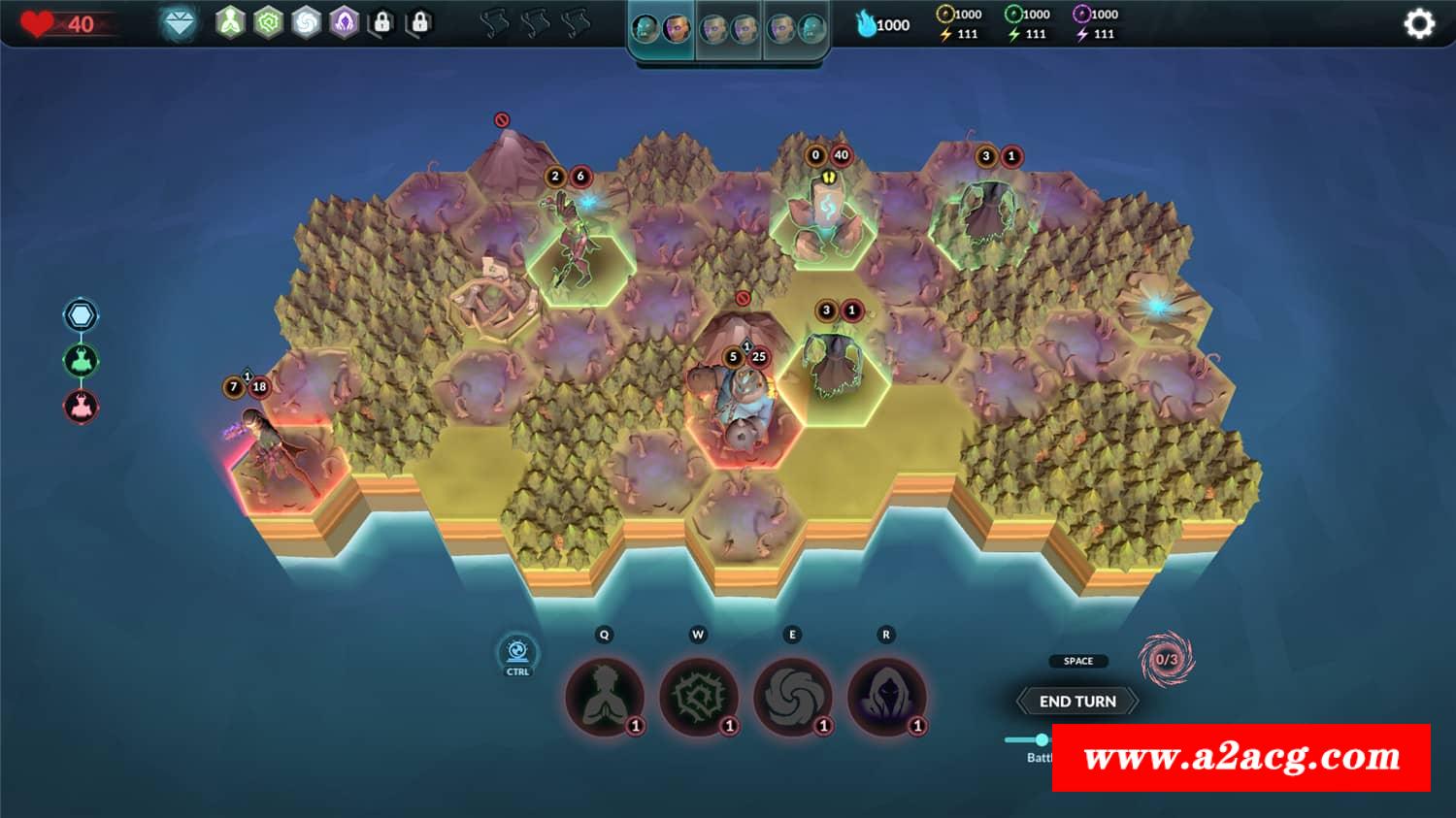This screenshot has width=1456, height=818.
Task: Open the settings gear menu
Action: point(1418,23)
